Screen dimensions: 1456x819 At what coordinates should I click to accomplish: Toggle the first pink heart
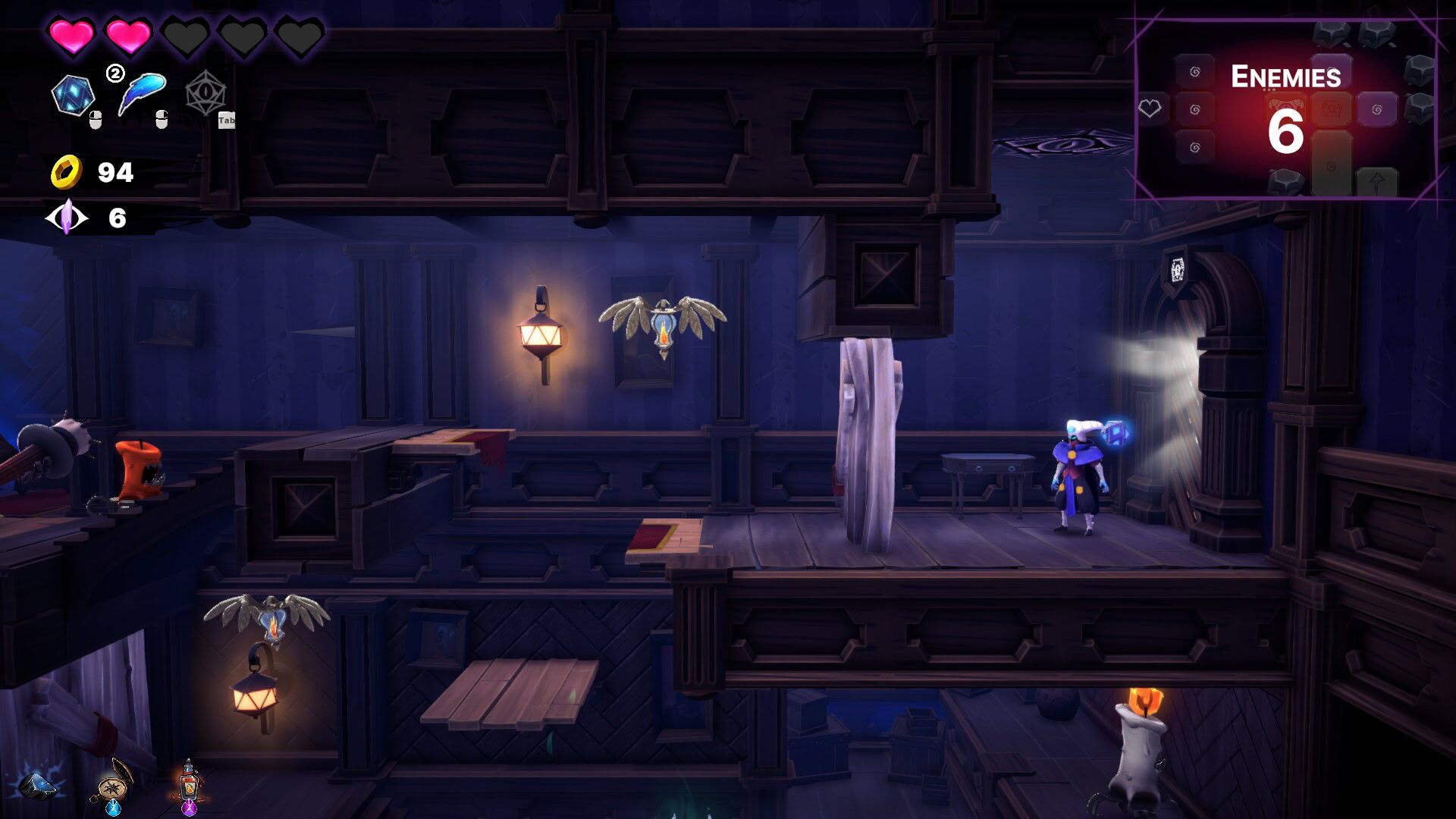(x=71, y=33)
